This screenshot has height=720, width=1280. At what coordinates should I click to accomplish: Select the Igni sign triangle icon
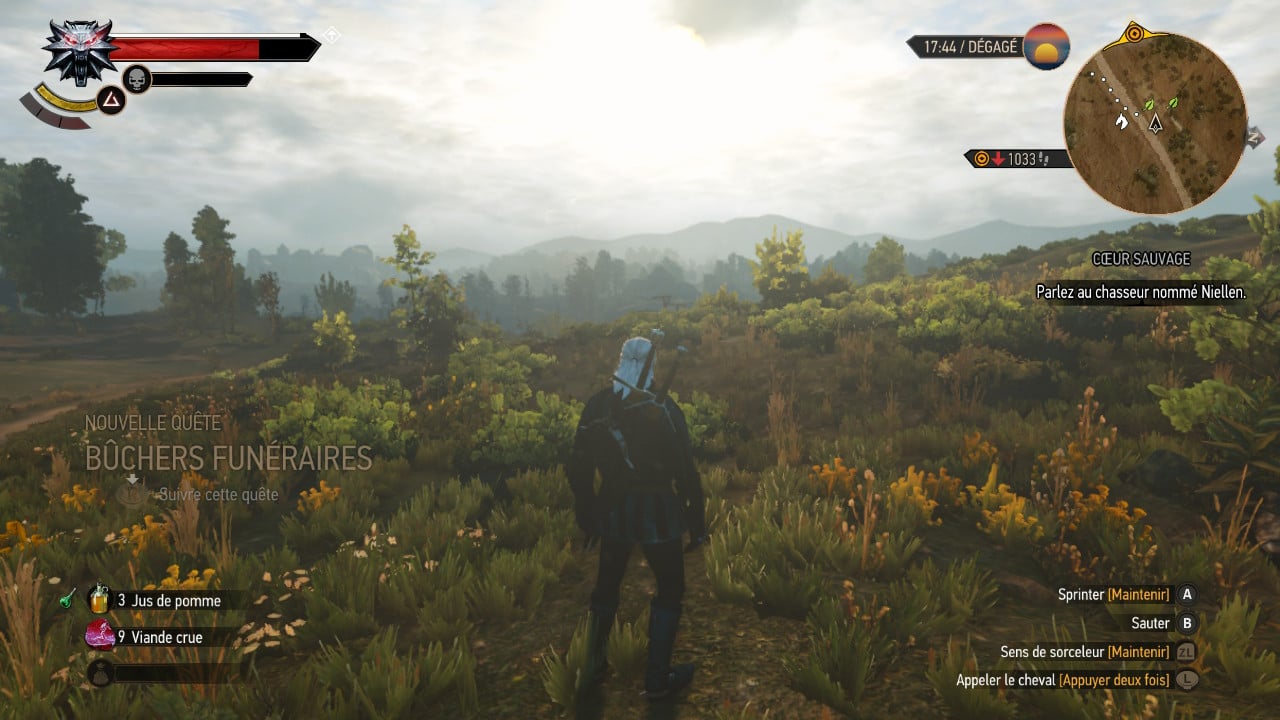click(x=110, y=99)
